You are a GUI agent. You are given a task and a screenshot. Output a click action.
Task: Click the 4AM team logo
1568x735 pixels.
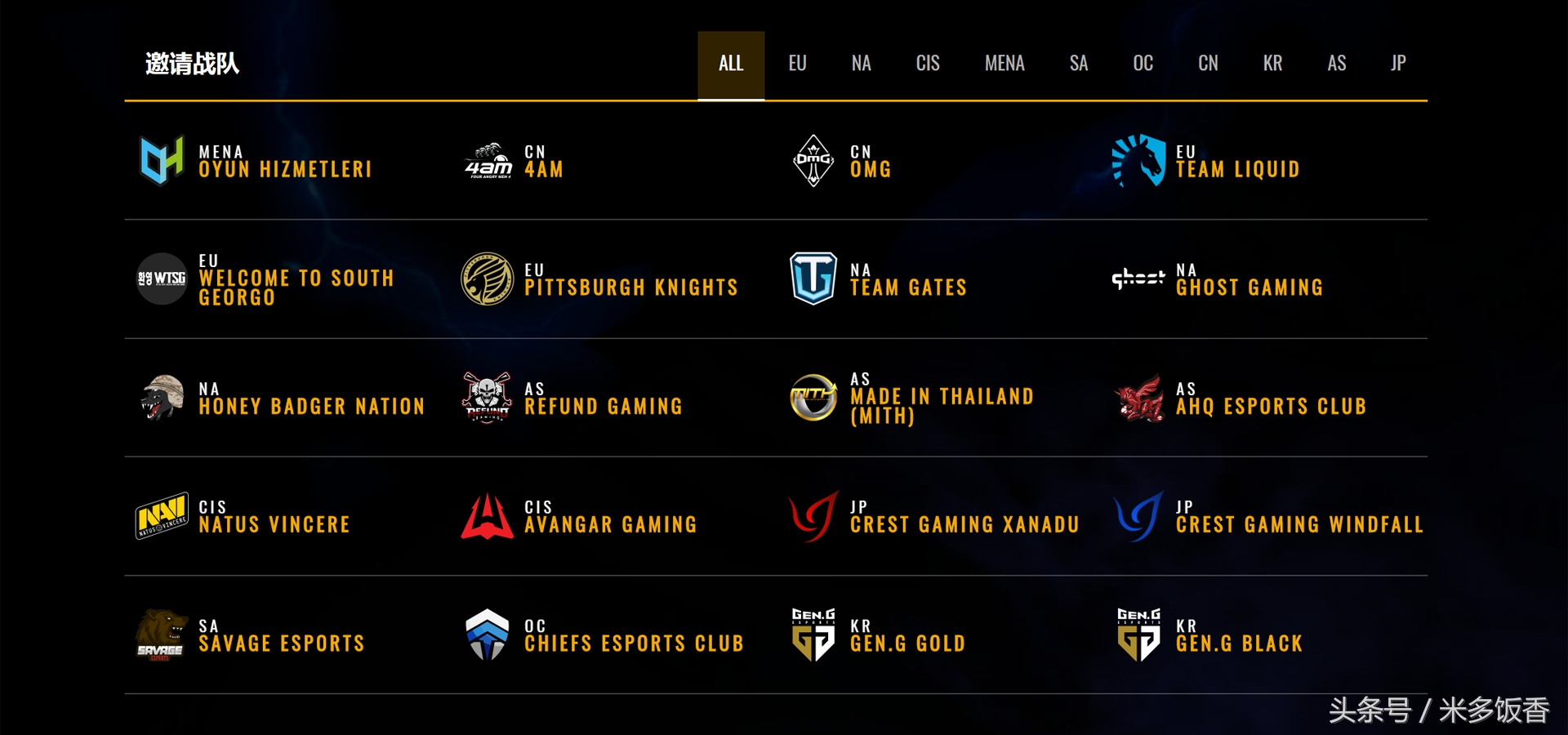[x=485, y=161]
